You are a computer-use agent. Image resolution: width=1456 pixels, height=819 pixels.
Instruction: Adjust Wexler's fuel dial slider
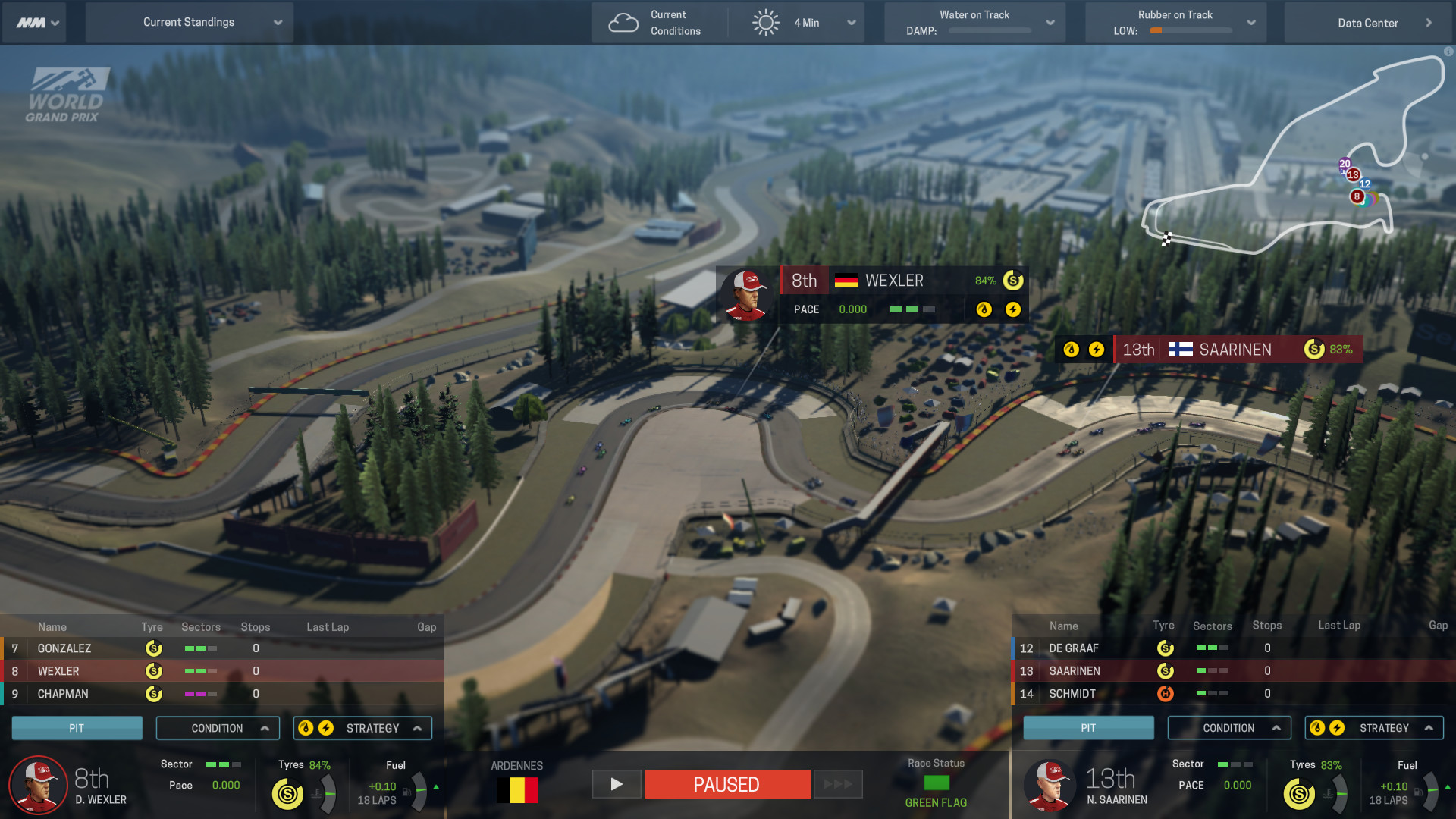point(419,791)
